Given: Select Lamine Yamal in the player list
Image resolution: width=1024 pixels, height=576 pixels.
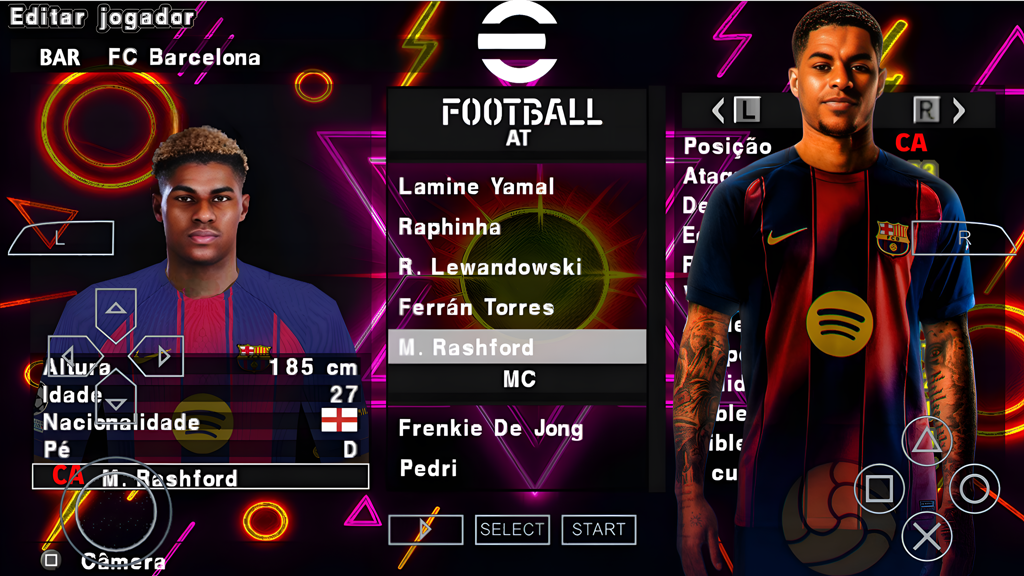Looking at the screenshot, I should tap(476, 187).
